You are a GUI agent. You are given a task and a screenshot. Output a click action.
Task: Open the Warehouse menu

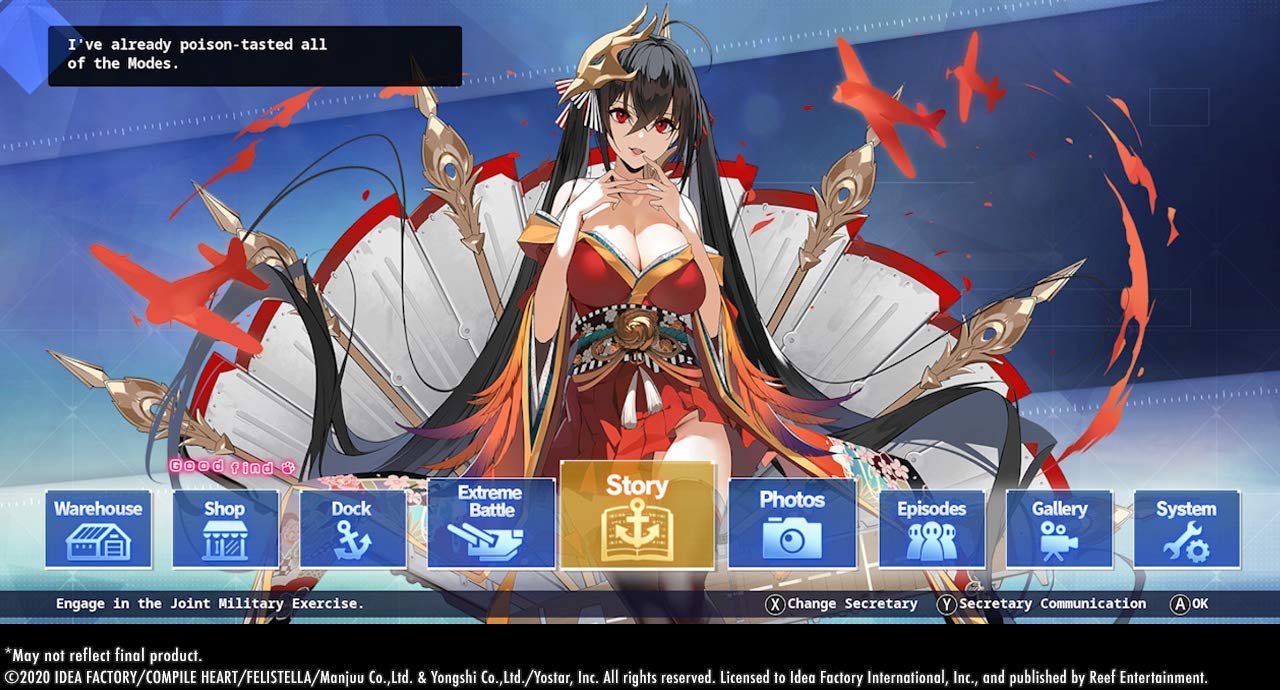pos(98,529)
